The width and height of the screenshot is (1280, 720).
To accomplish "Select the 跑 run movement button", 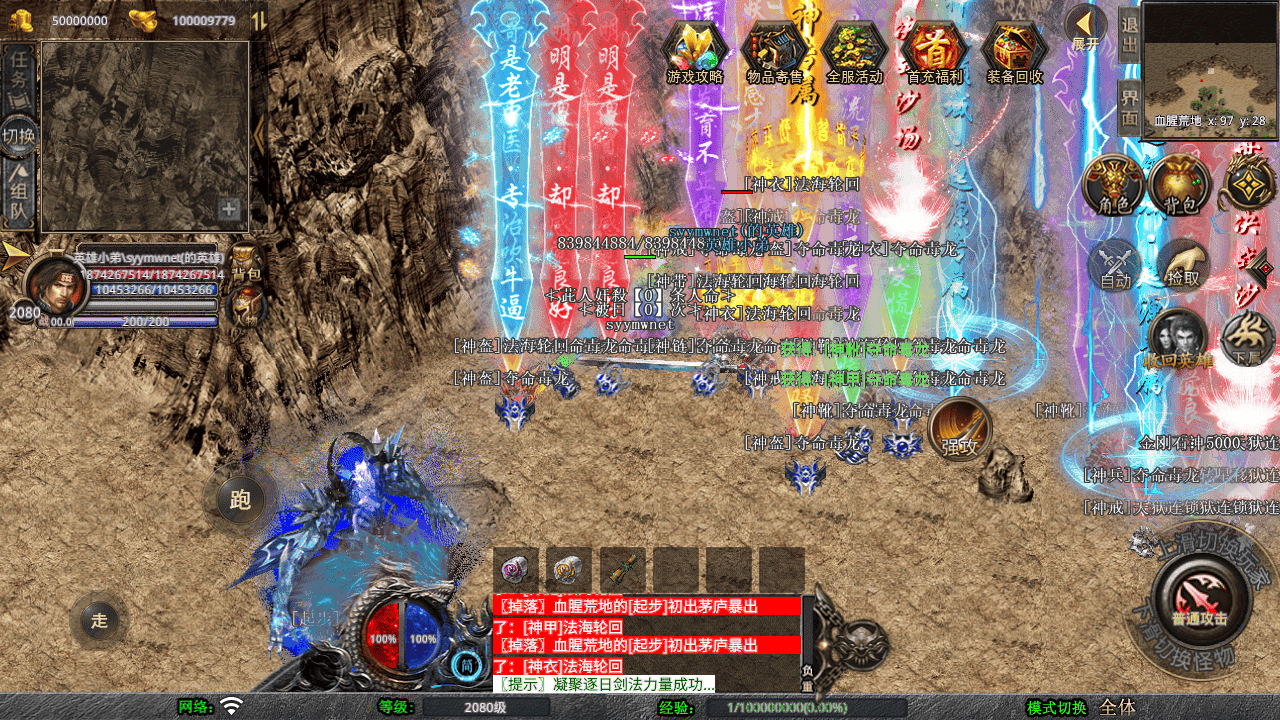I will (240, 499).
